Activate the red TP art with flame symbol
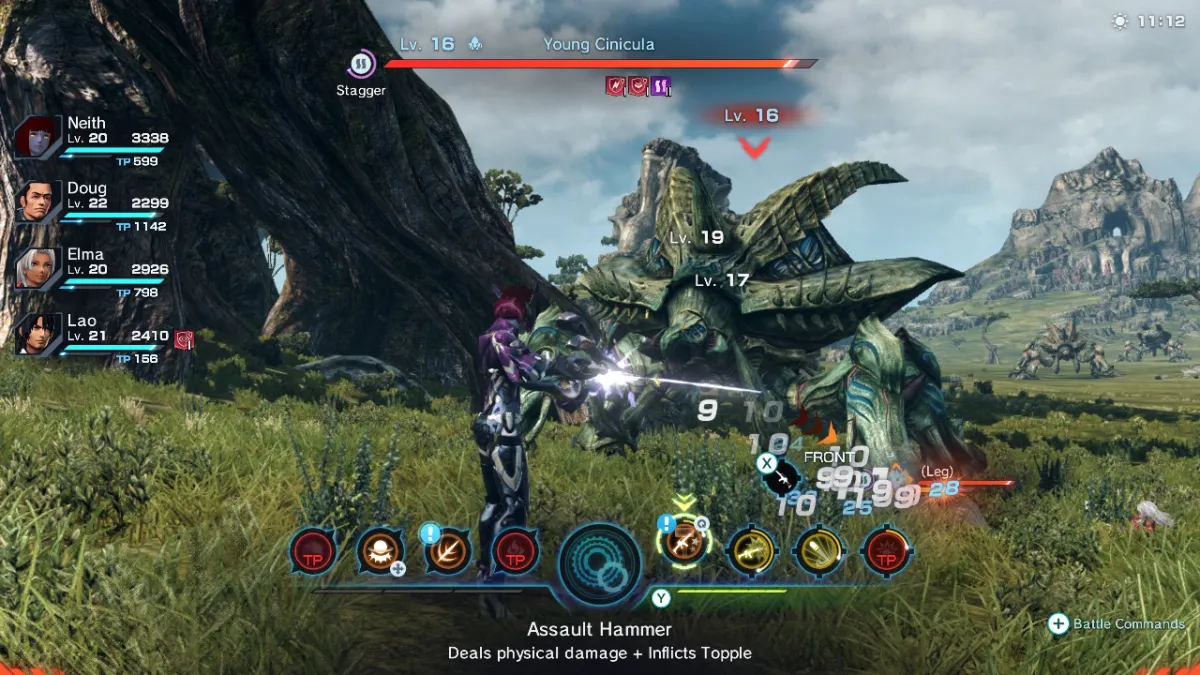The height and width of the screenshot is (675, 1200). pyautogui.click(x=516, y=551)
